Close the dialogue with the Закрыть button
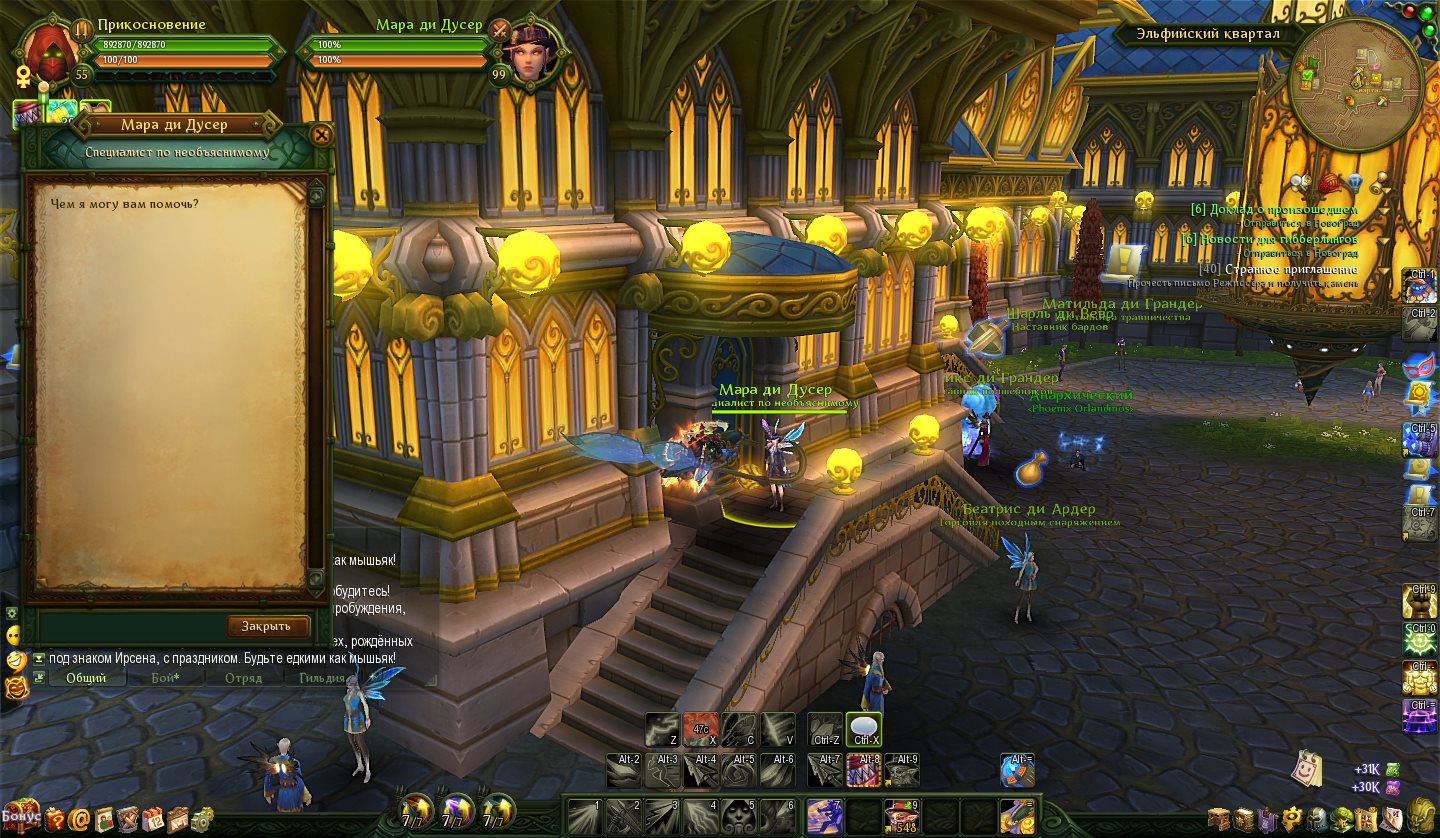Screen dimensions: 1440x838 click(267, 626)
